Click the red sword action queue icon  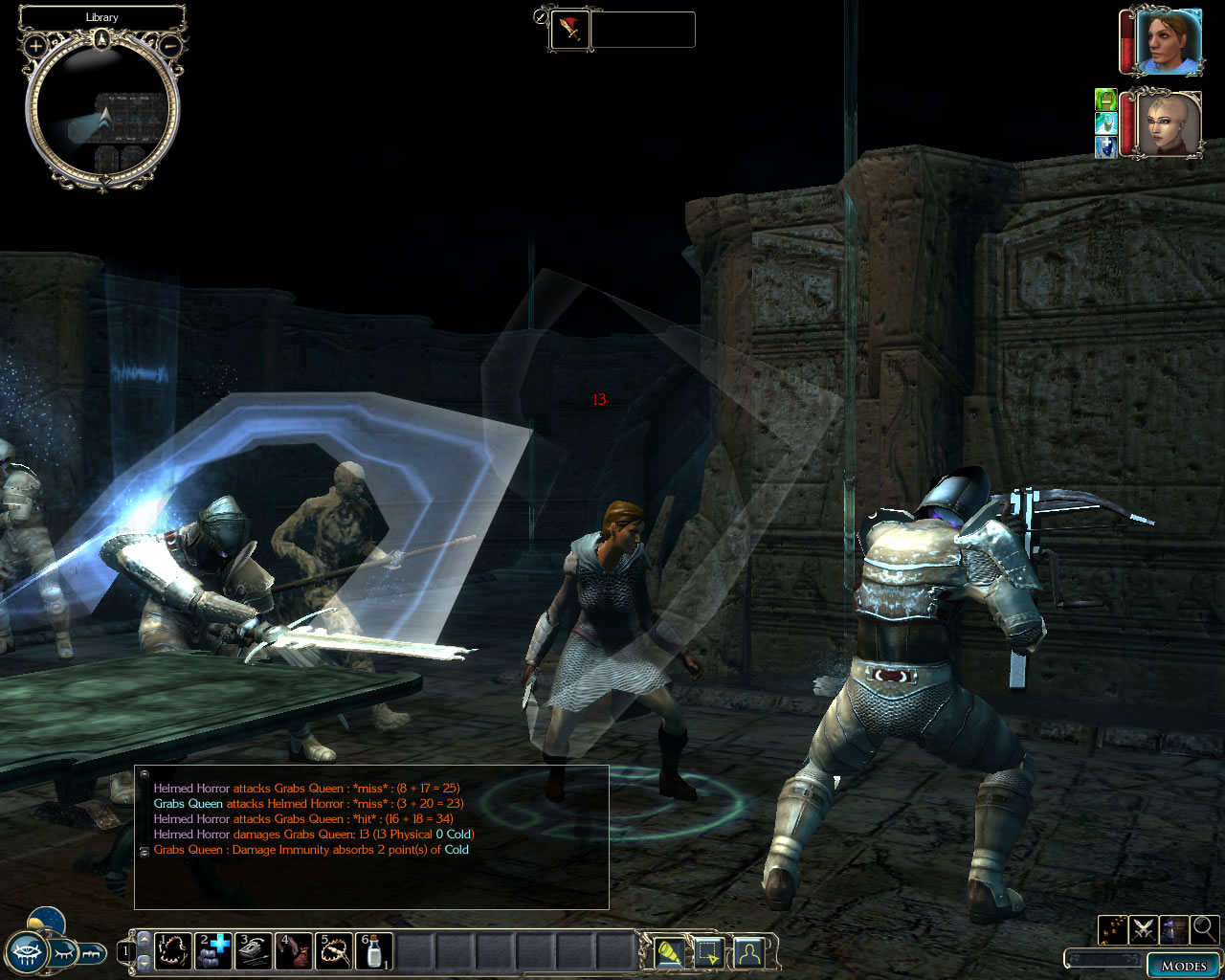(x=570, y=31)
